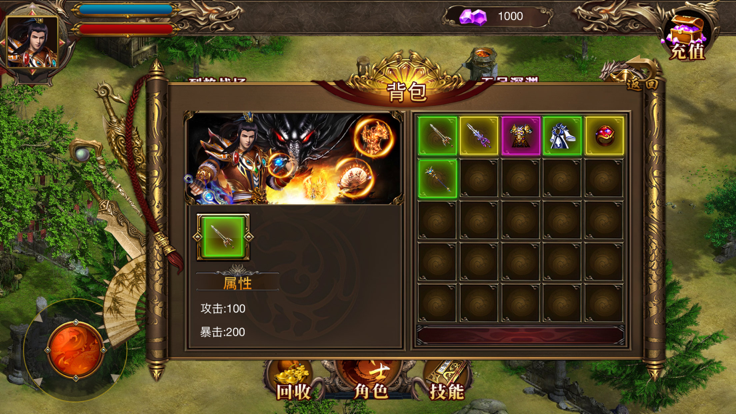Select the blue-tipped staff in the second row
The image size is (736, 414).
(438, 178)
